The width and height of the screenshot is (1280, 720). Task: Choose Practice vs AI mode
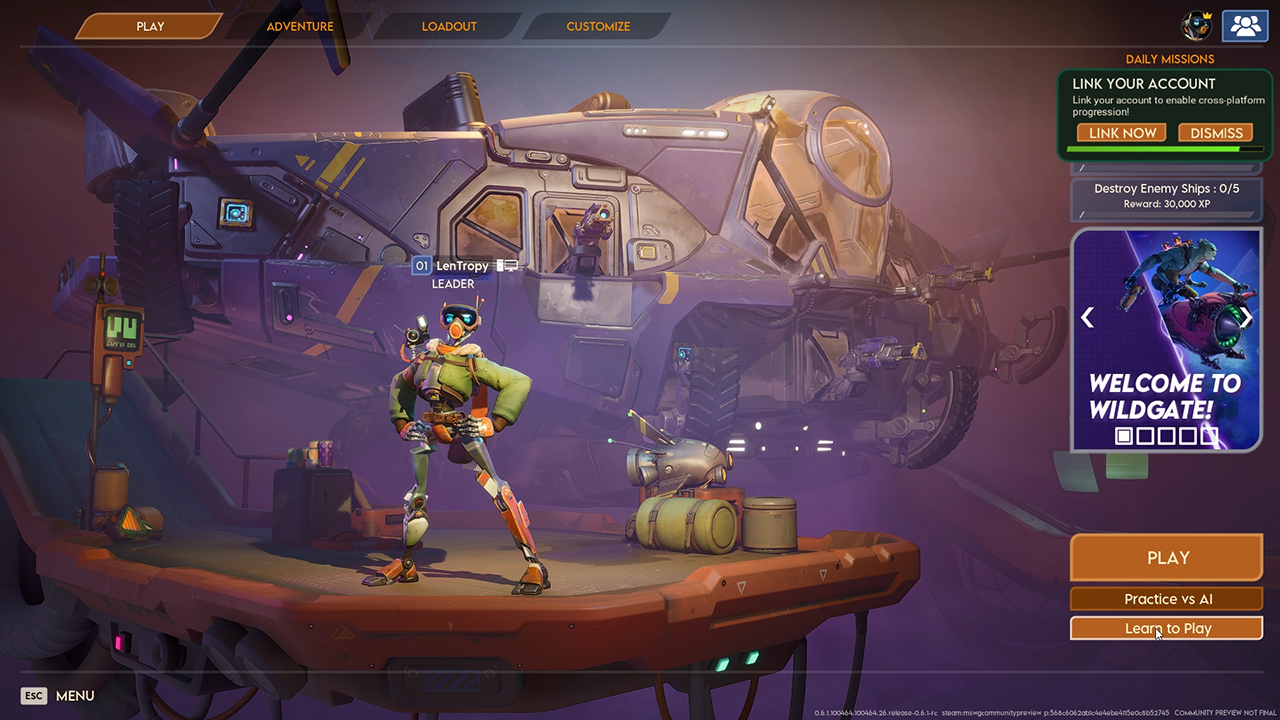(1167, 599)
